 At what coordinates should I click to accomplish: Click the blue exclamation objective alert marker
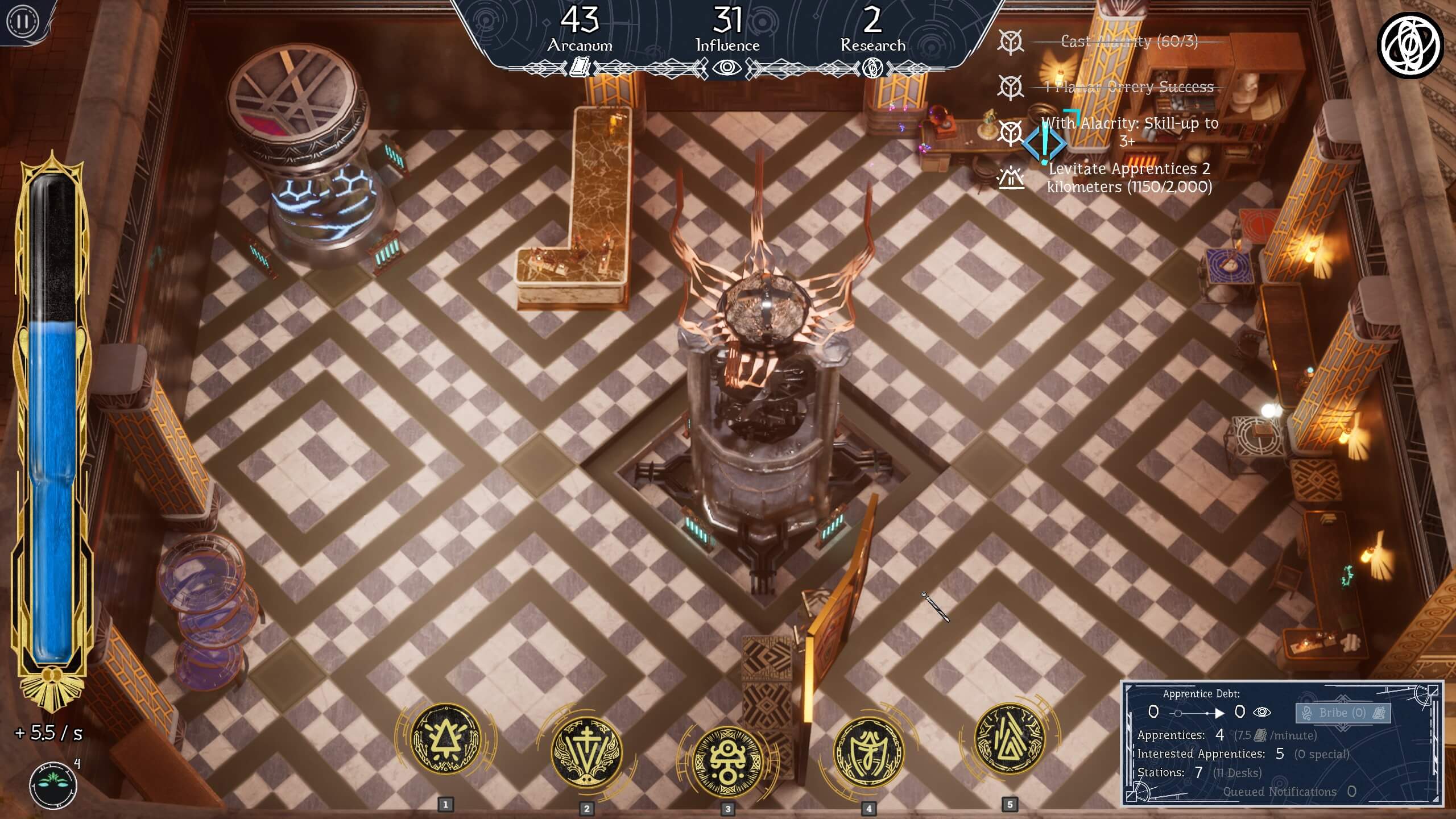(1044, 142)
